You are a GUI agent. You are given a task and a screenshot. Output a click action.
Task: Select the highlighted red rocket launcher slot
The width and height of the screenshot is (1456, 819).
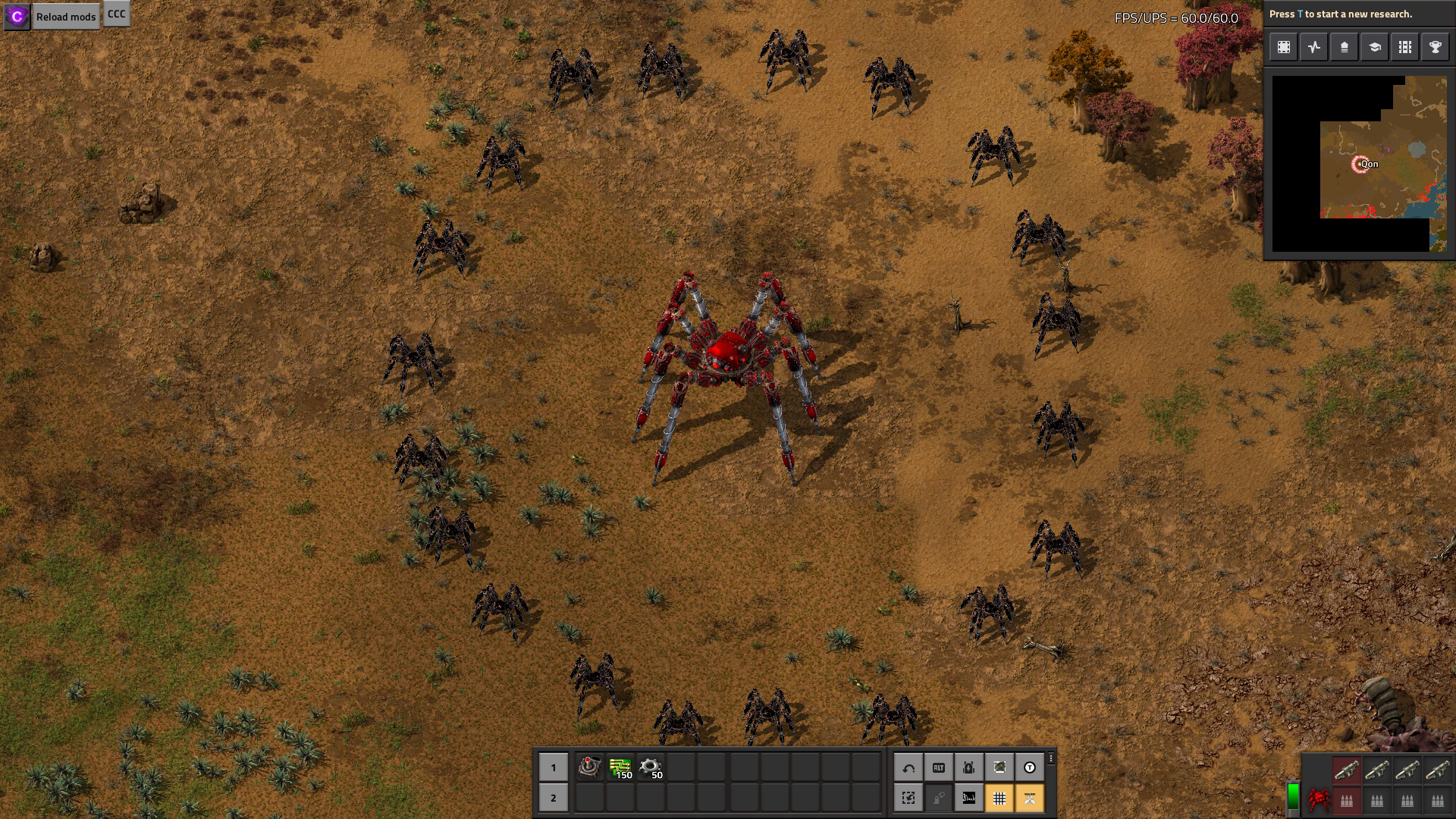point(1347,770)
